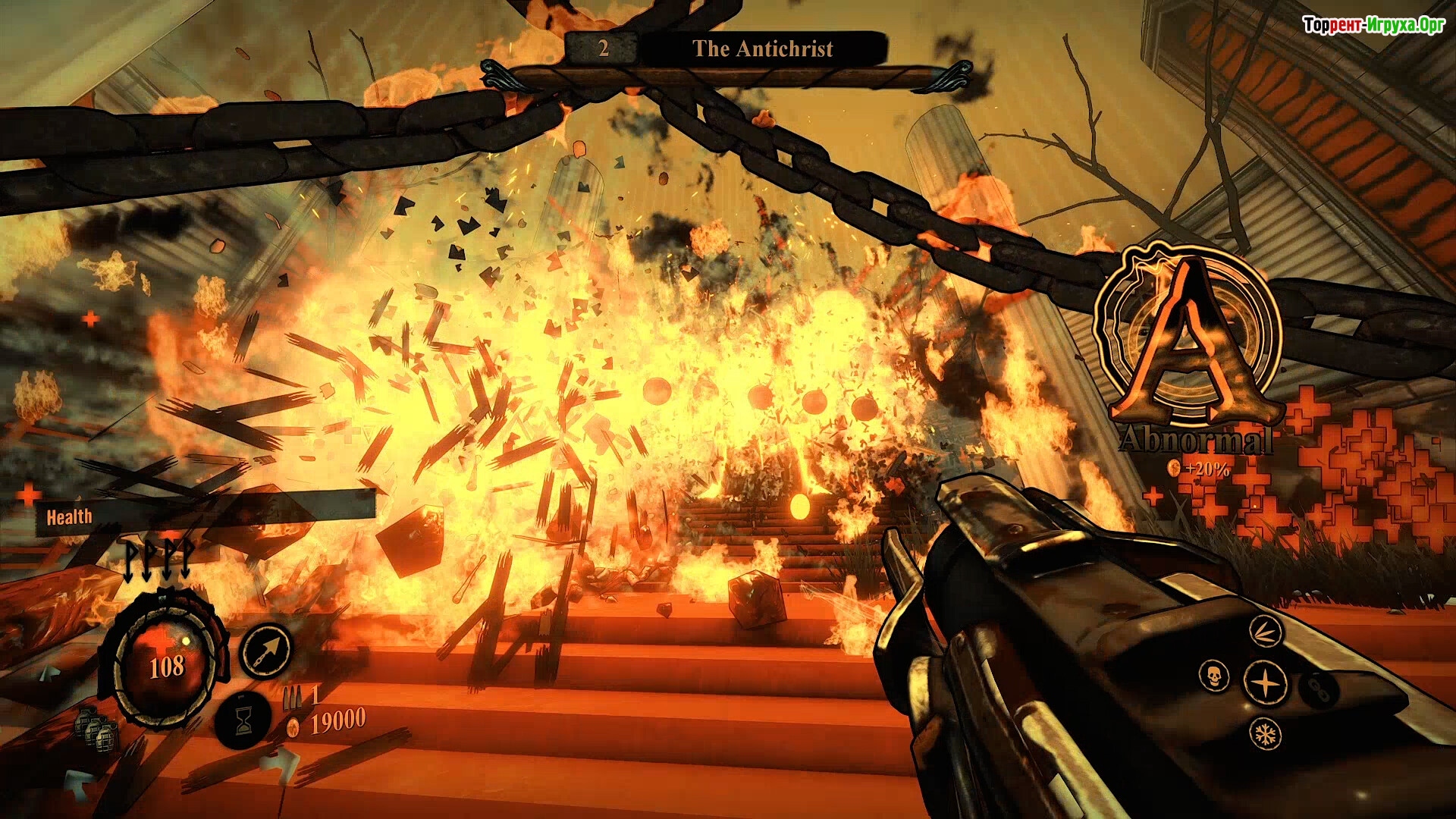Click the arrow projectile weapon icon
Viewport: 1456px width, 819px height.
click(265, 650)
